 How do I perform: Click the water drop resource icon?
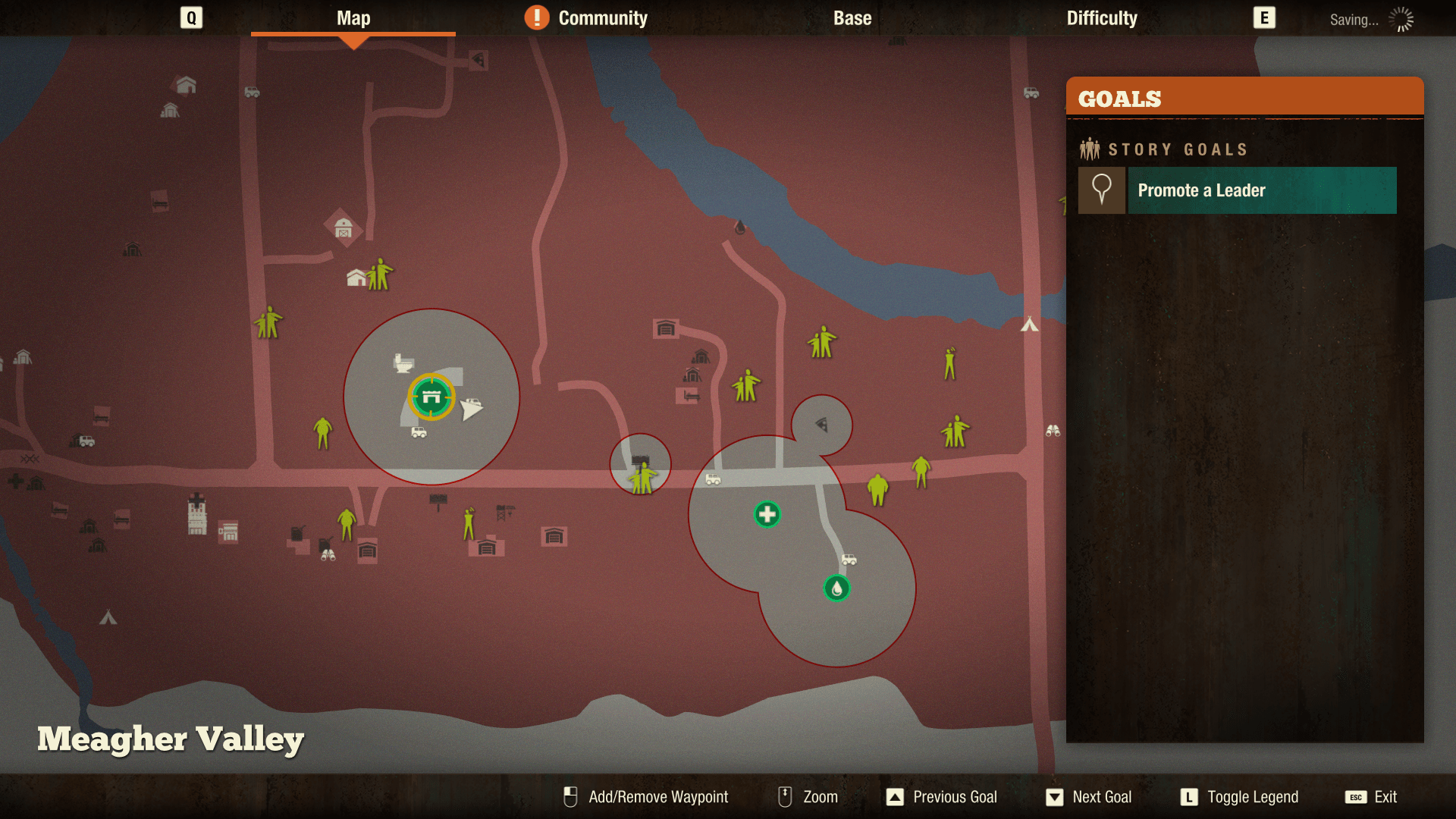tap(836, 589)
